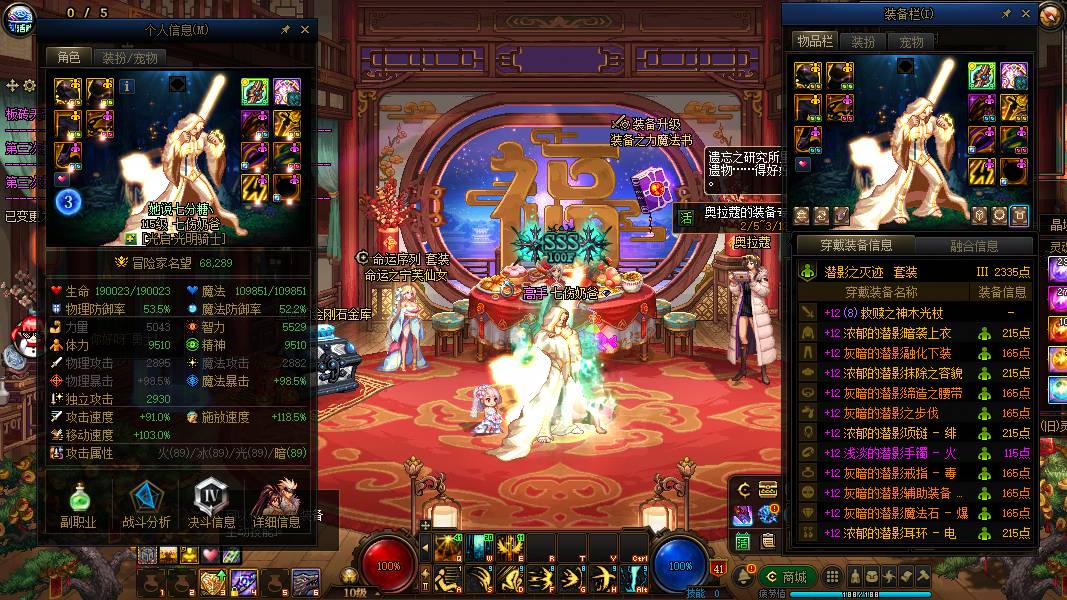Click the blue number 3 badge
This screenshot has height=600, width=1067.
[x=68, y=202]
